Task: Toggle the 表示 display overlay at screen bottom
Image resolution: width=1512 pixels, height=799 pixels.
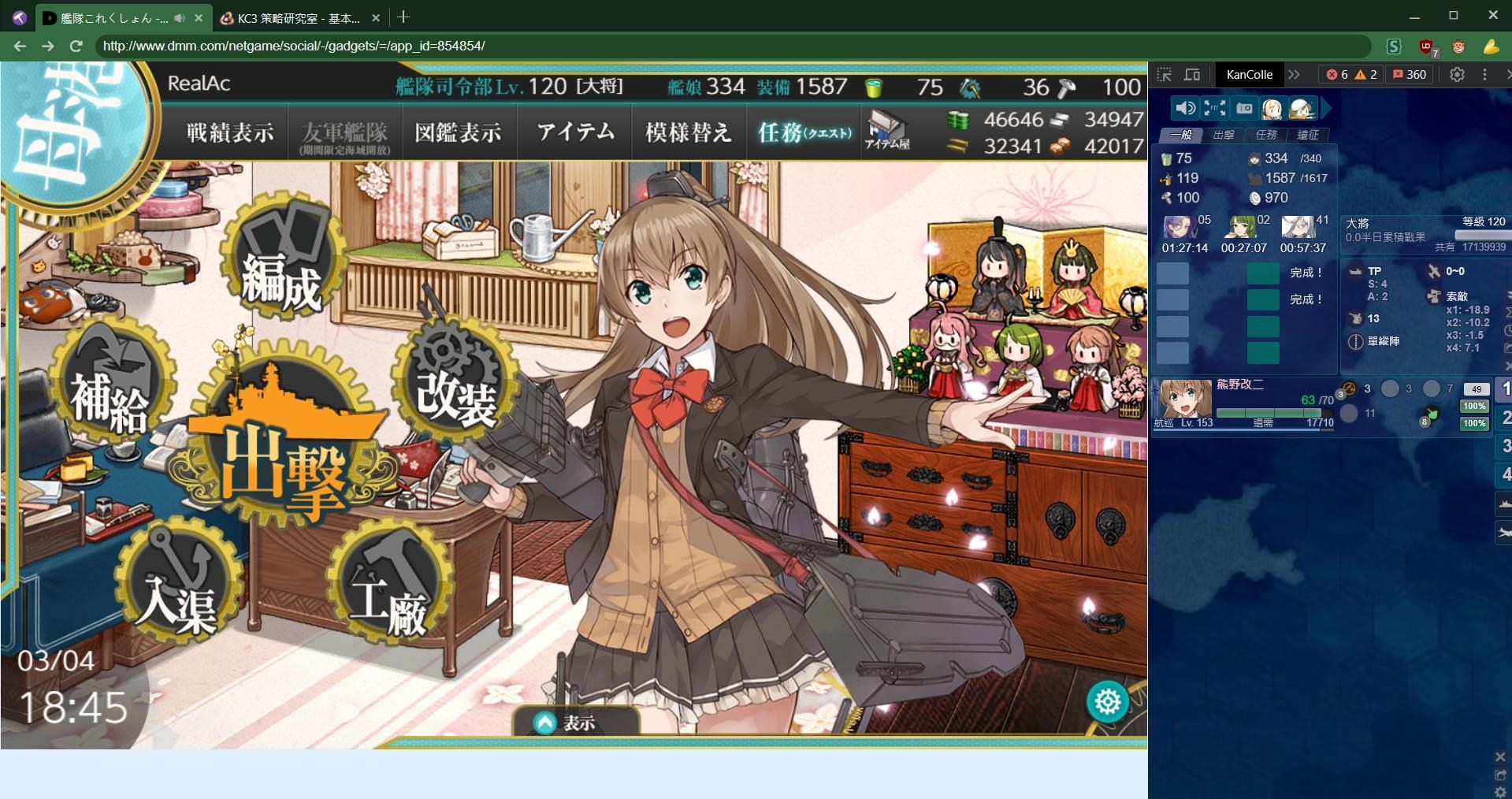Action: point(575,722)
